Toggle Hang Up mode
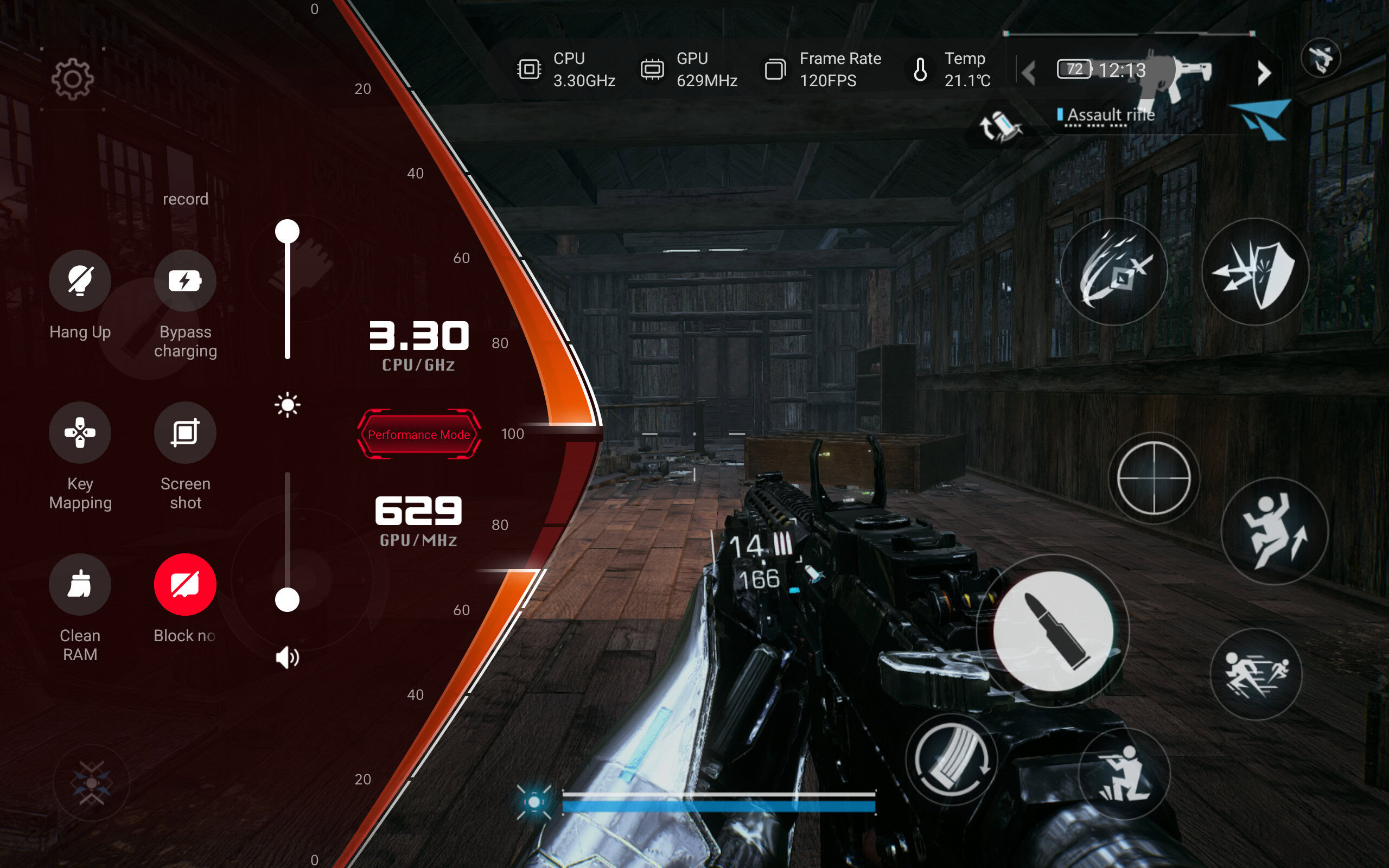Image resolution: width=1389 pixels, height=868 pixels. point(80,280)
